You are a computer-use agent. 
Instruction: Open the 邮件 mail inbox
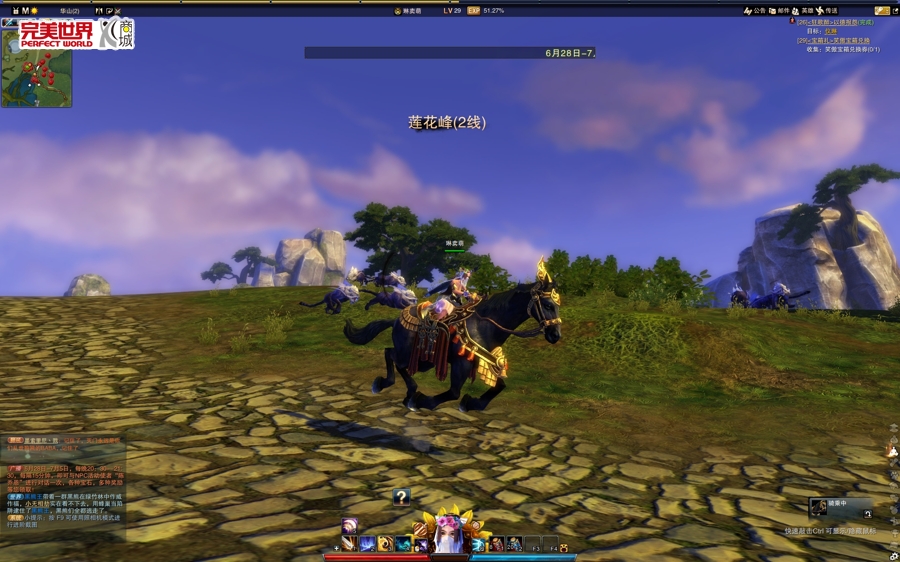pyautogui.click(x=779, y=11)
